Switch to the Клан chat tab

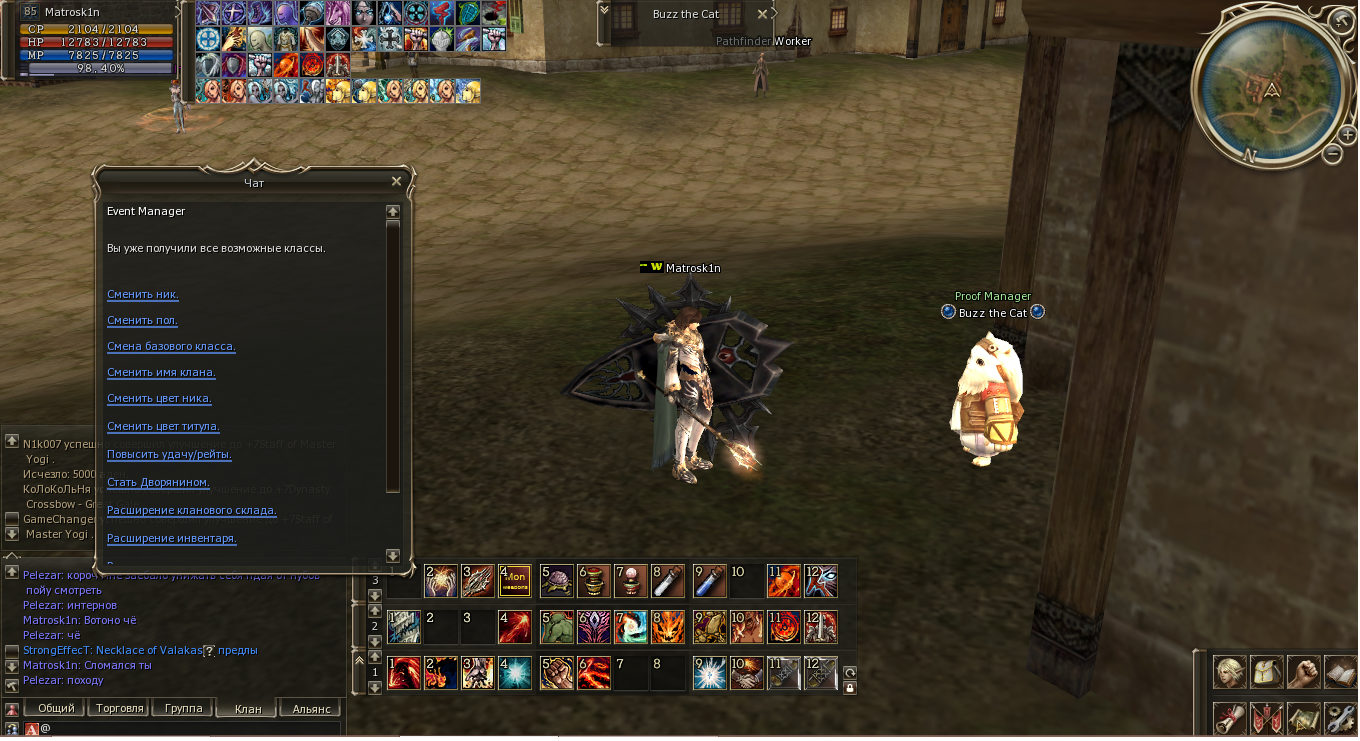(x=247, y=709)
